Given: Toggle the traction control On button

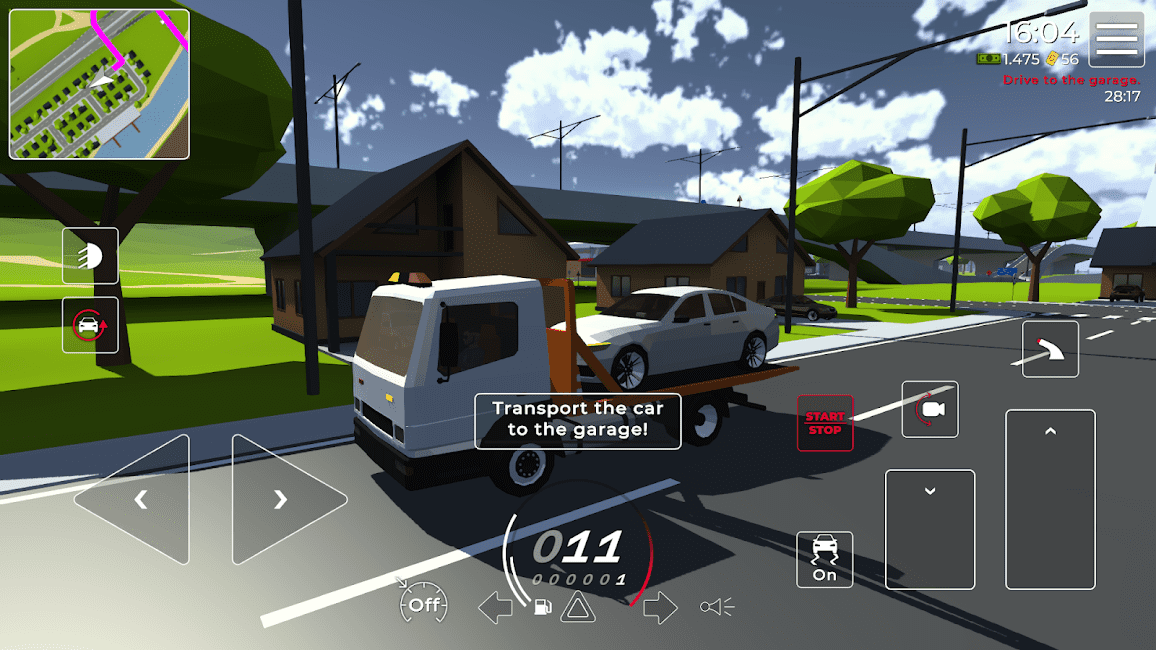Looking at the screenshot, I should coord(825,559).
